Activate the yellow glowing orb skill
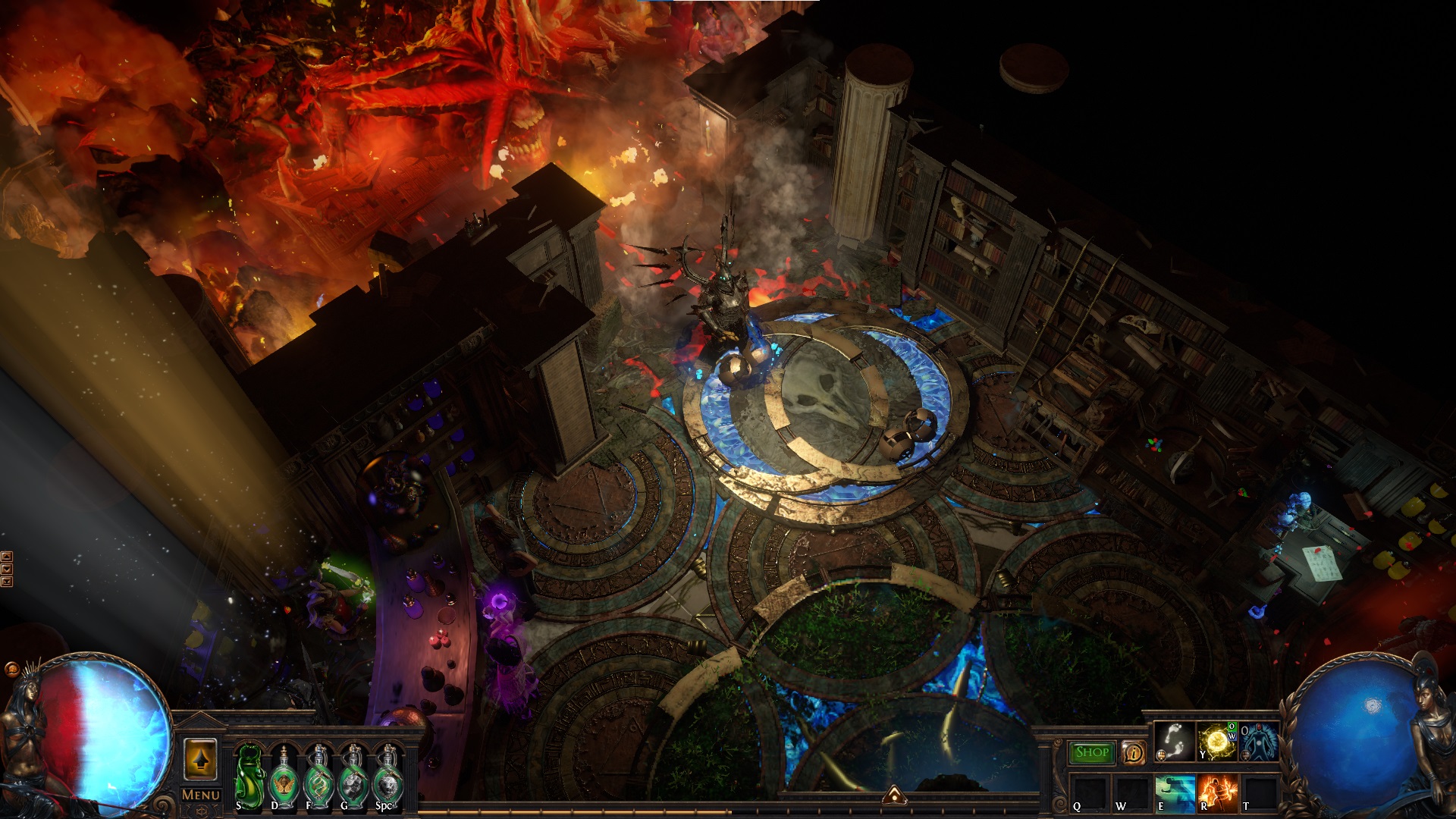1456x819 pixels. pyautogui.click(x=1216, y=742)
